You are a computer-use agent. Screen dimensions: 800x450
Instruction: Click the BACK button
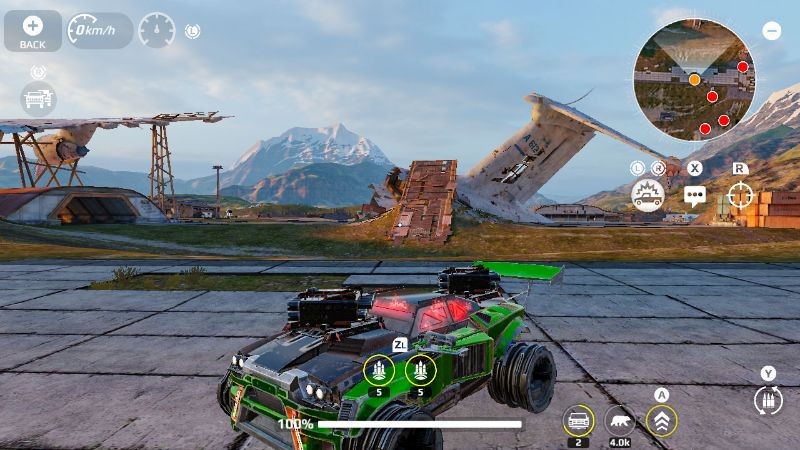pos(32,31)
